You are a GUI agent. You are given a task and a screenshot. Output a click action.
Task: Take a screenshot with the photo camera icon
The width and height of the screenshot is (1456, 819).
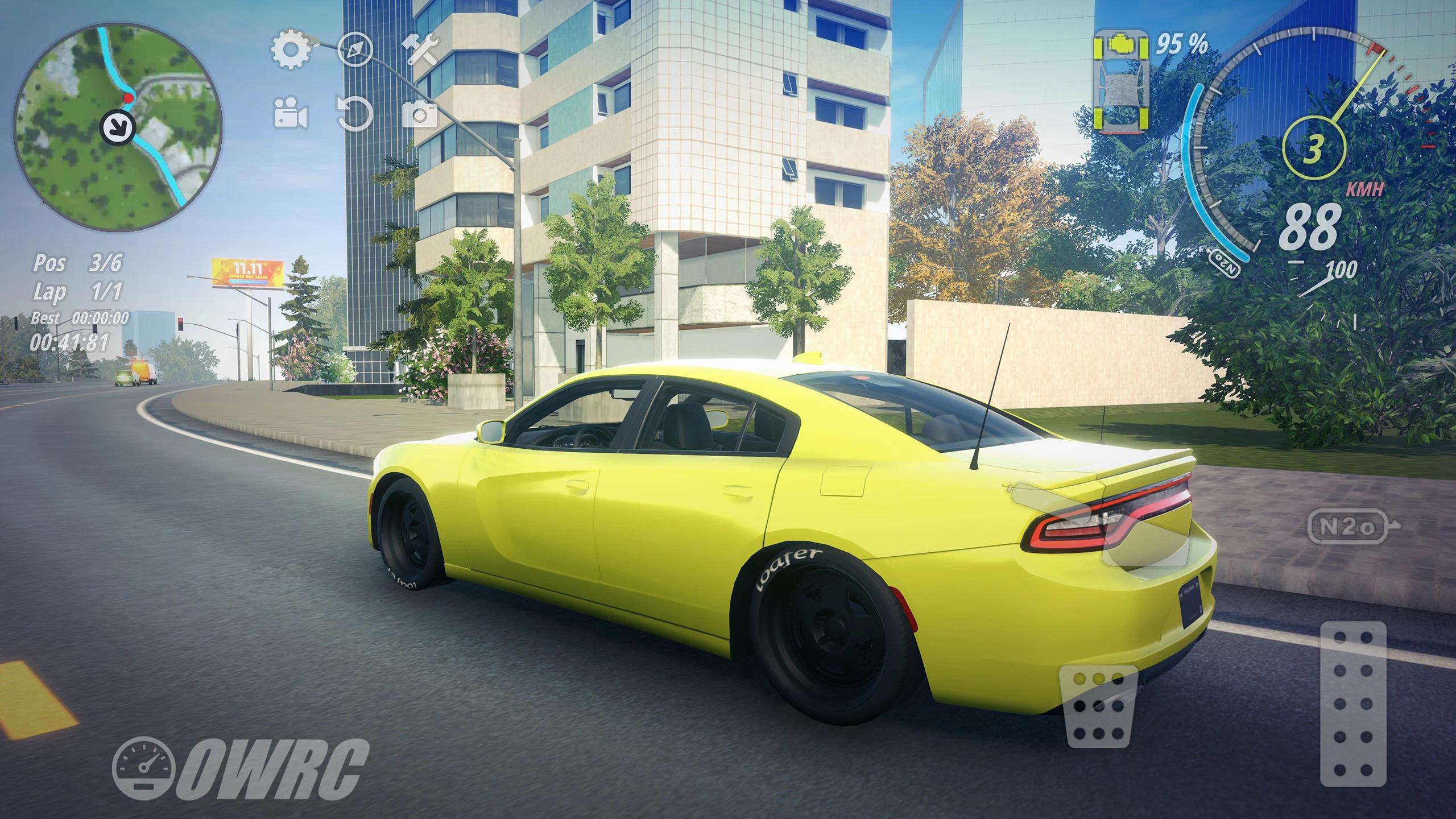[420, 114]
